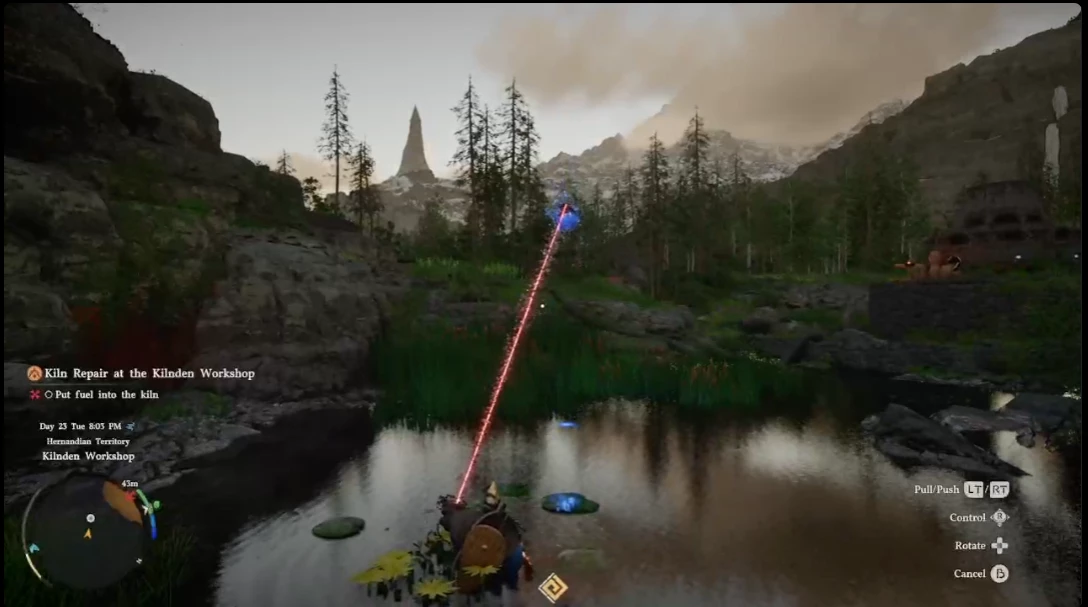The height and width of the screenshot is (607, 1088).
Task: Click the circular minimap
Action: pyautogui.click(x=87, y=530)
